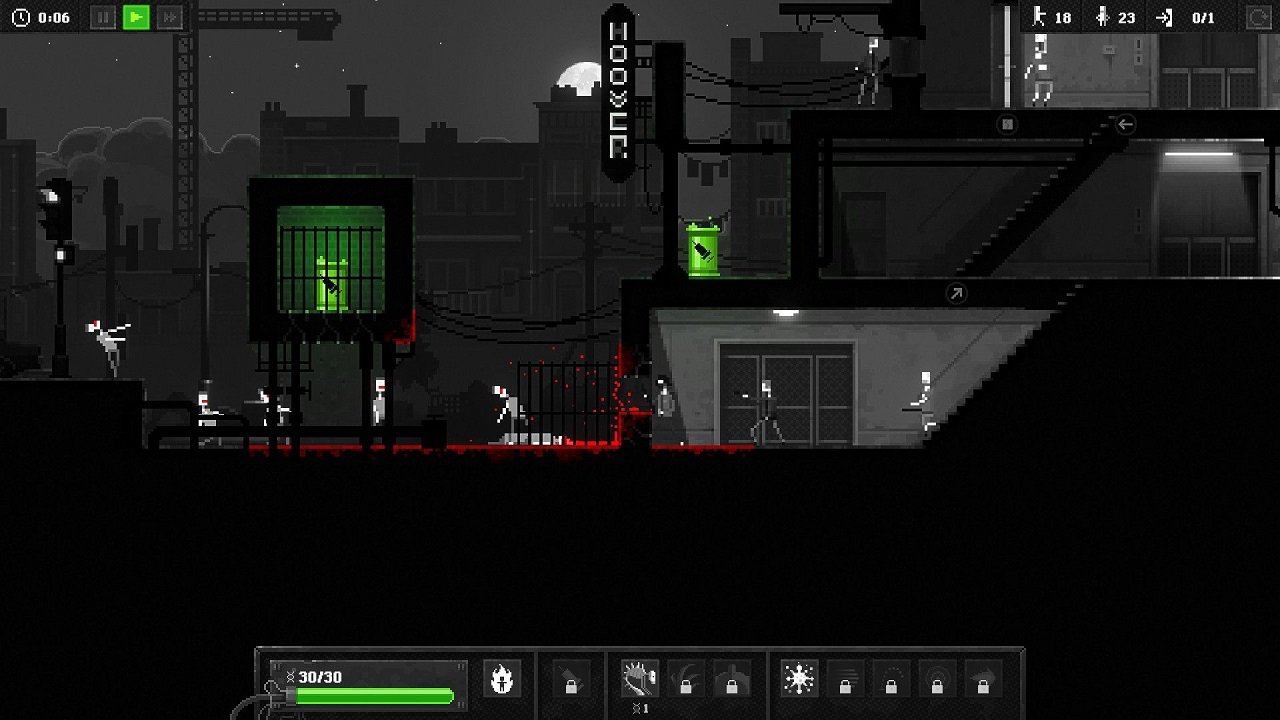
Task: Click the zombie counter icon showing 23
Action: pyautogui.click(x=1103, y=17)
